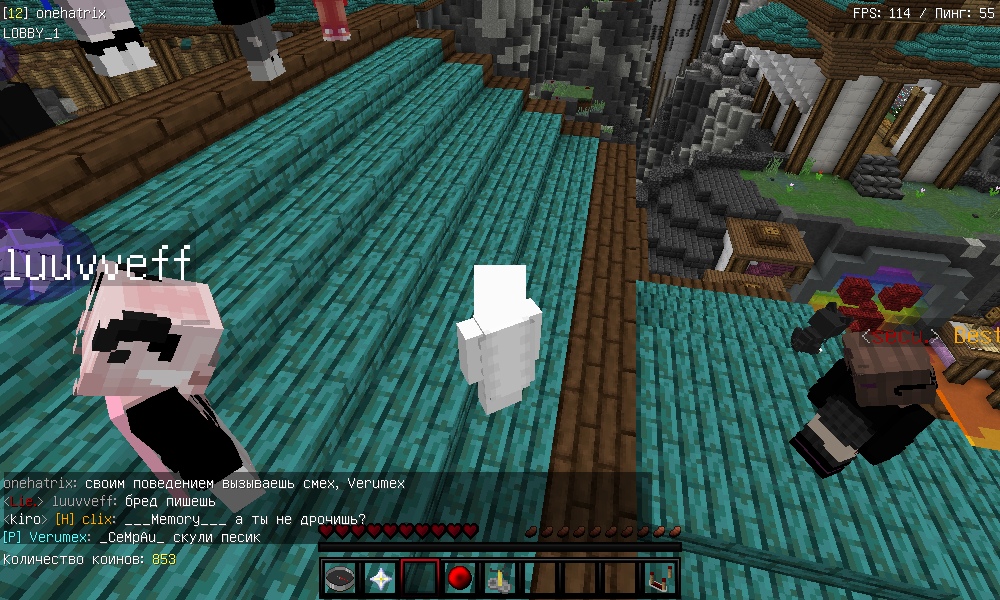Select the compass hotbar slot
Viewport: 1000px width, 600px height.
point(341,578)
